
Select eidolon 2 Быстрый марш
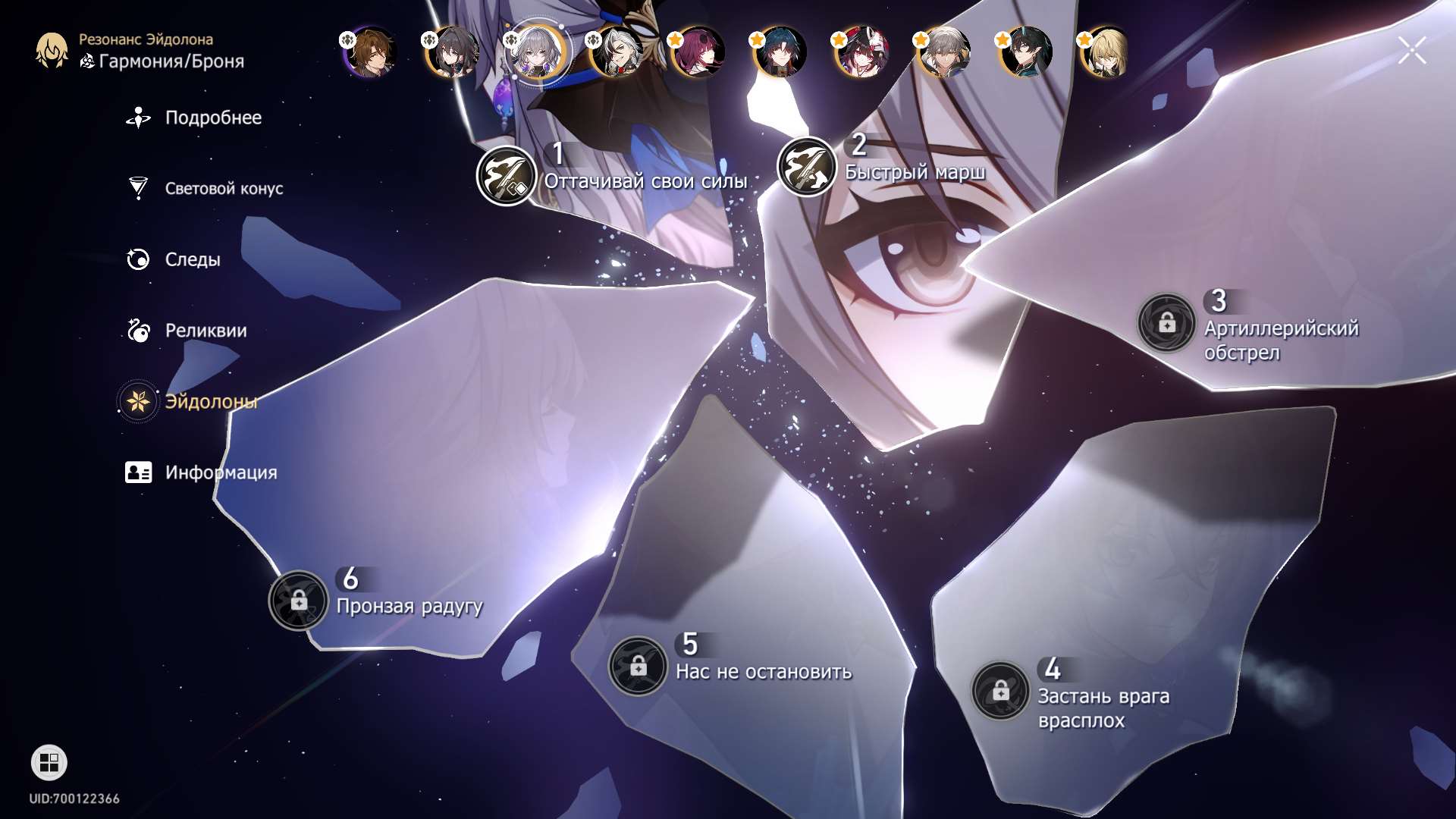807,167
